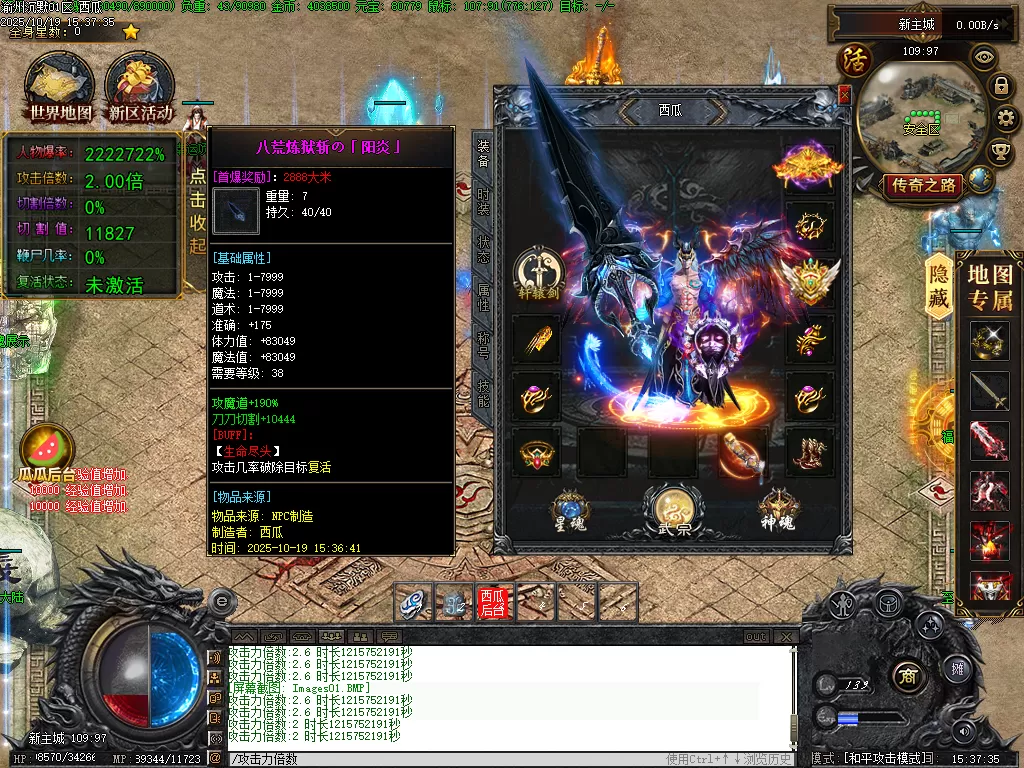Image resolution: width=1024 pixels, height=768 pixels.
Task: Open the 星魂 star soul button
Action: (570, 508)
